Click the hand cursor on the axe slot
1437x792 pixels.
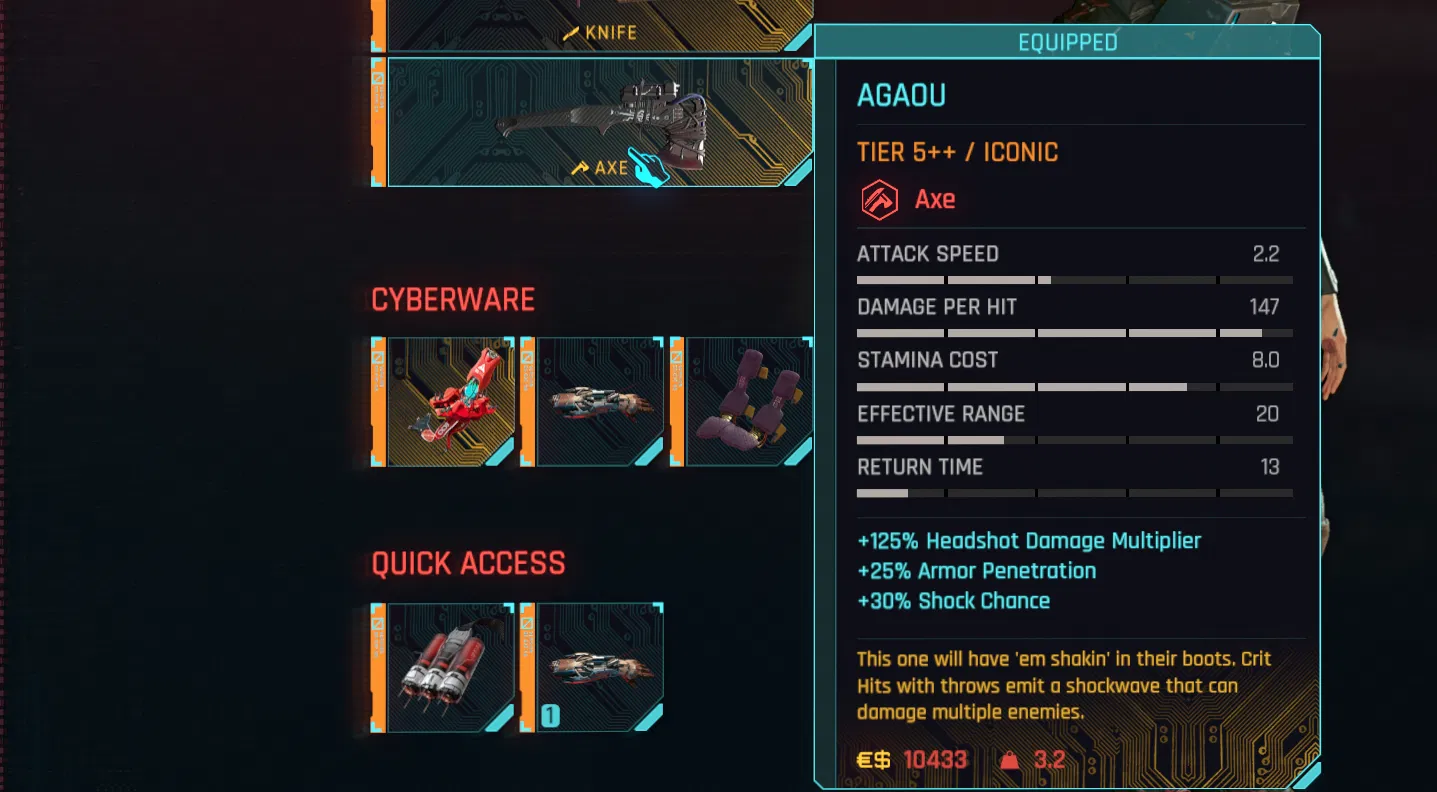point(649,167)
